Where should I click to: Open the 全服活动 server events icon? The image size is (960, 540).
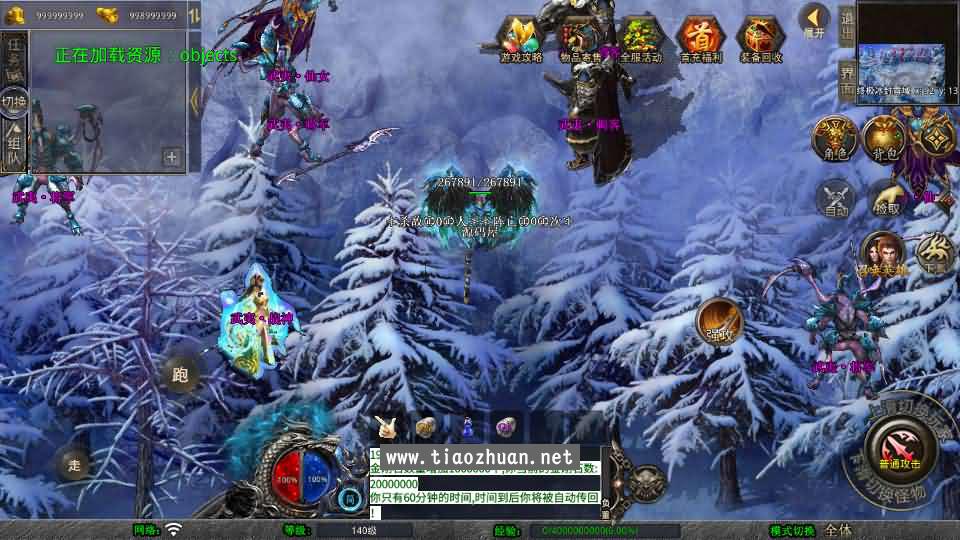click(x=641, y=40)
